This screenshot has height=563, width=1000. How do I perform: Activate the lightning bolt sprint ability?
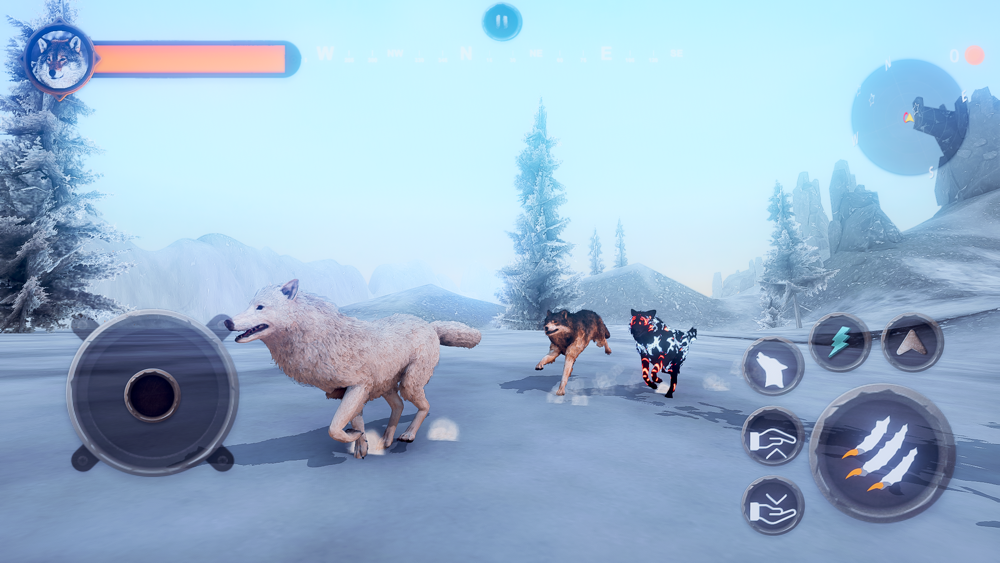pos(839,342)
